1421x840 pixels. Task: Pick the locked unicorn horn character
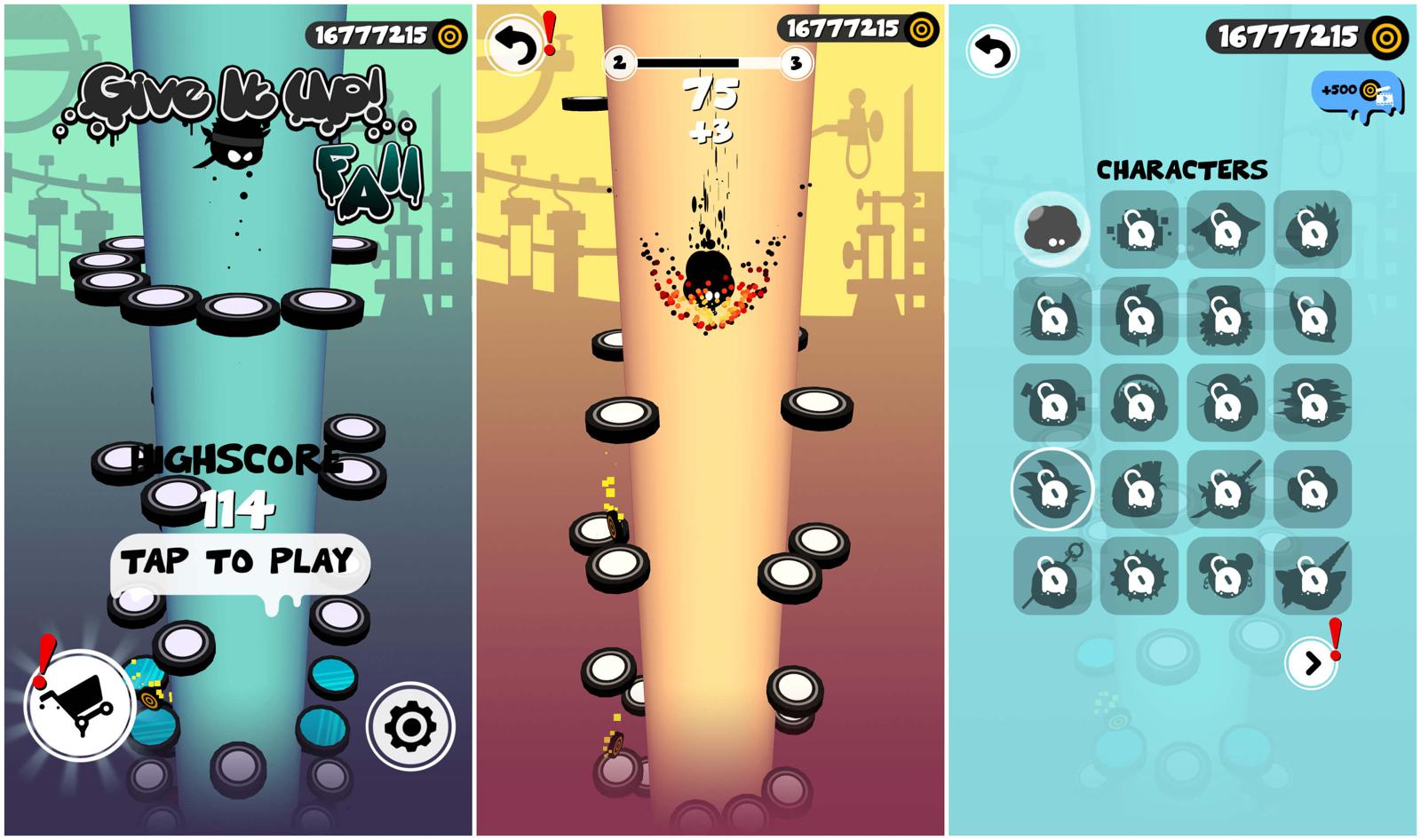coord(1312,576)
